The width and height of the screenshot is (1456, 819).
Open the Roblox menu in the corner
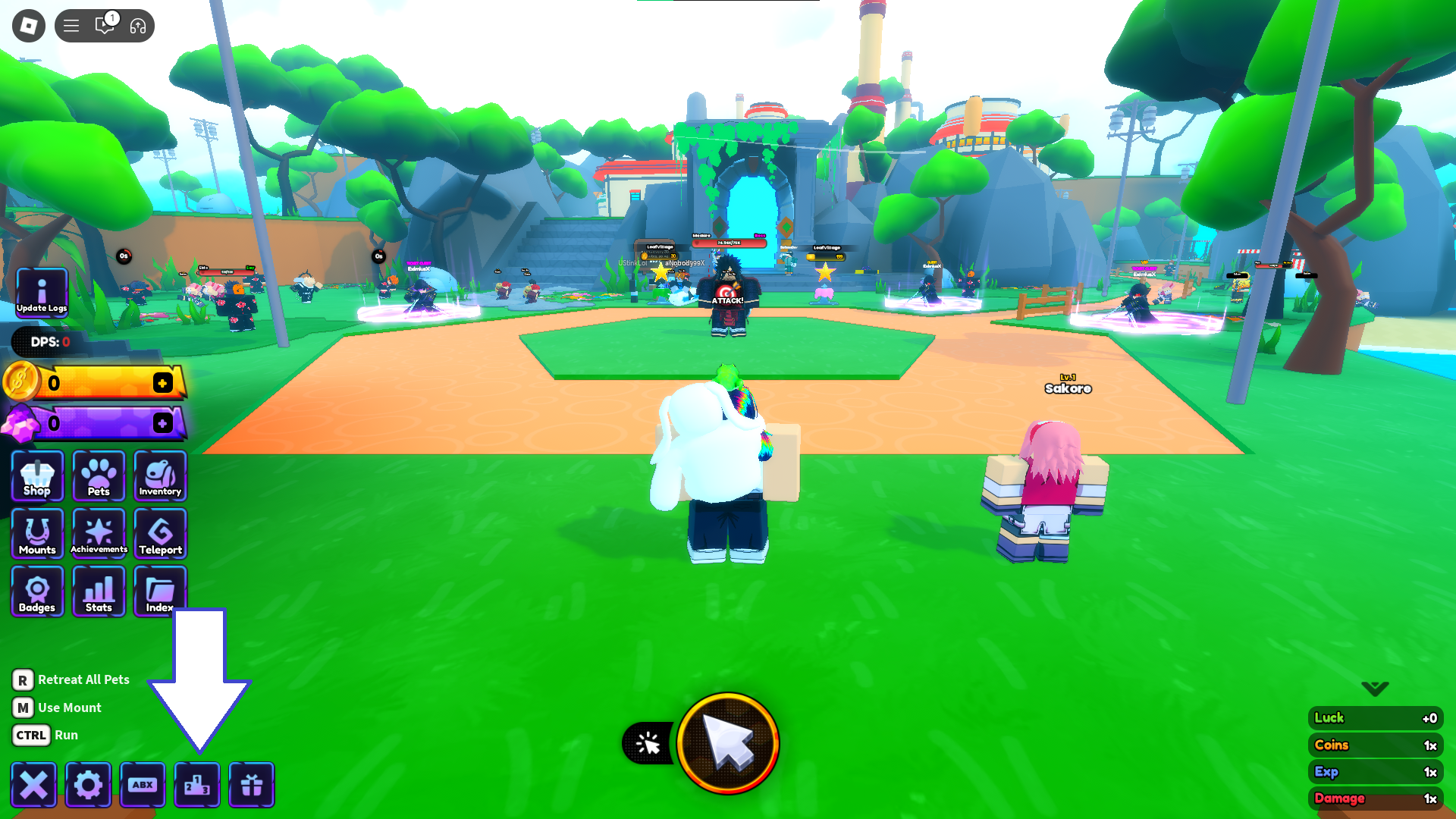(27, 25)
